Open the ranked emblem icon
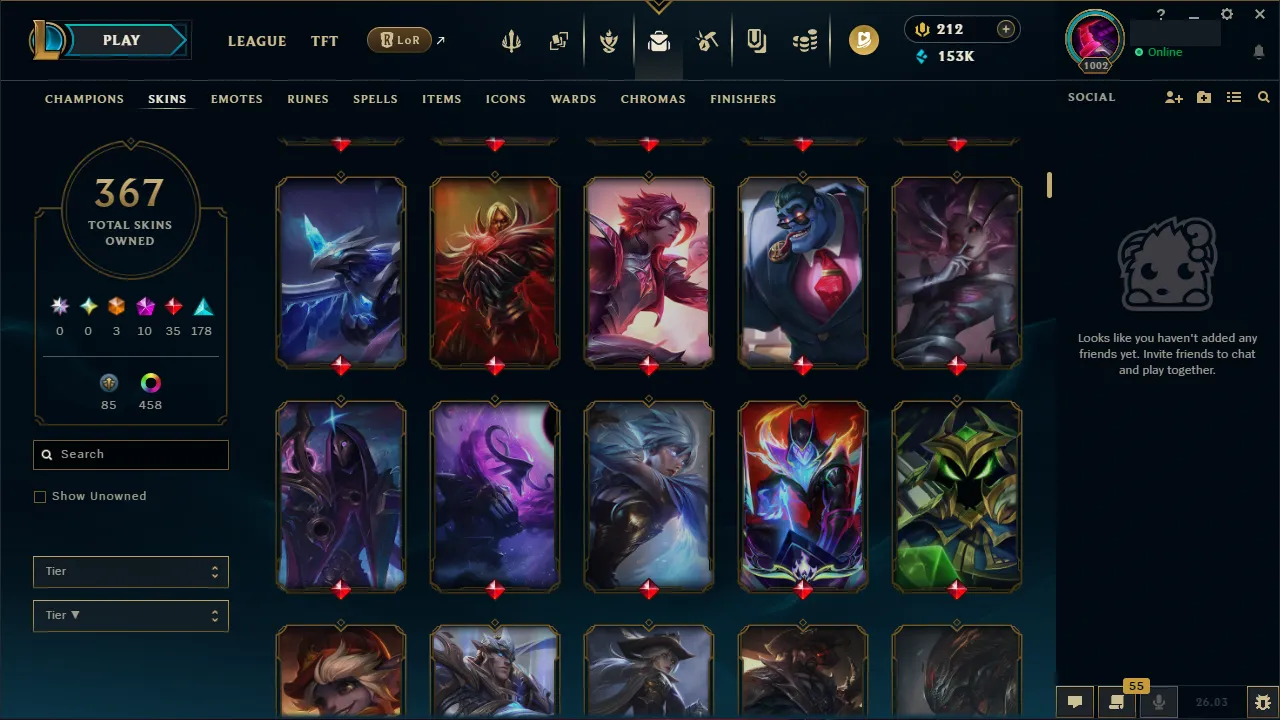This screenshot has width=1280, height=720. pos(608,40)
